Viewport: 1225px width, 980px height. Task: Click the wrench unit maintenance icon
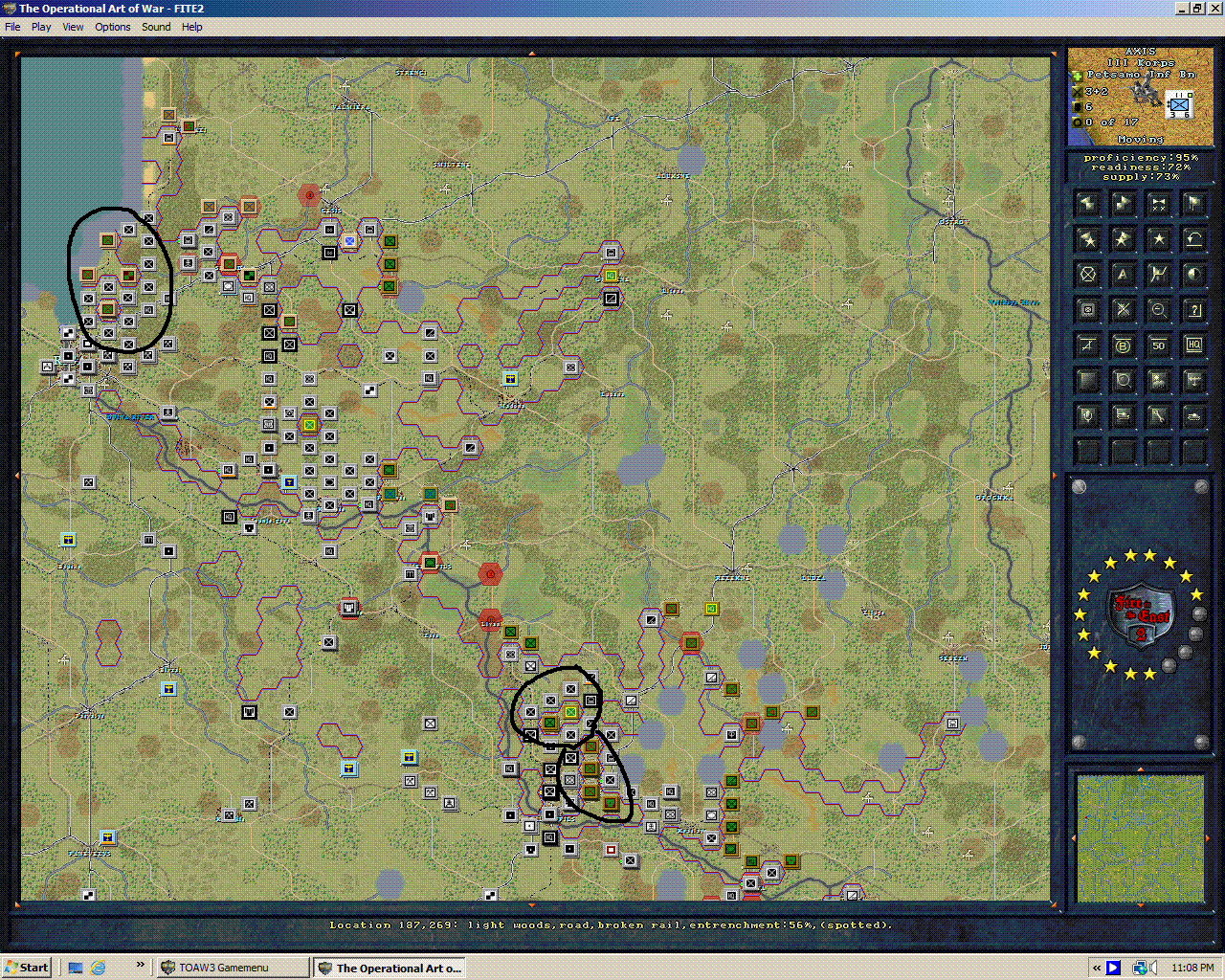pos(1158,415)
